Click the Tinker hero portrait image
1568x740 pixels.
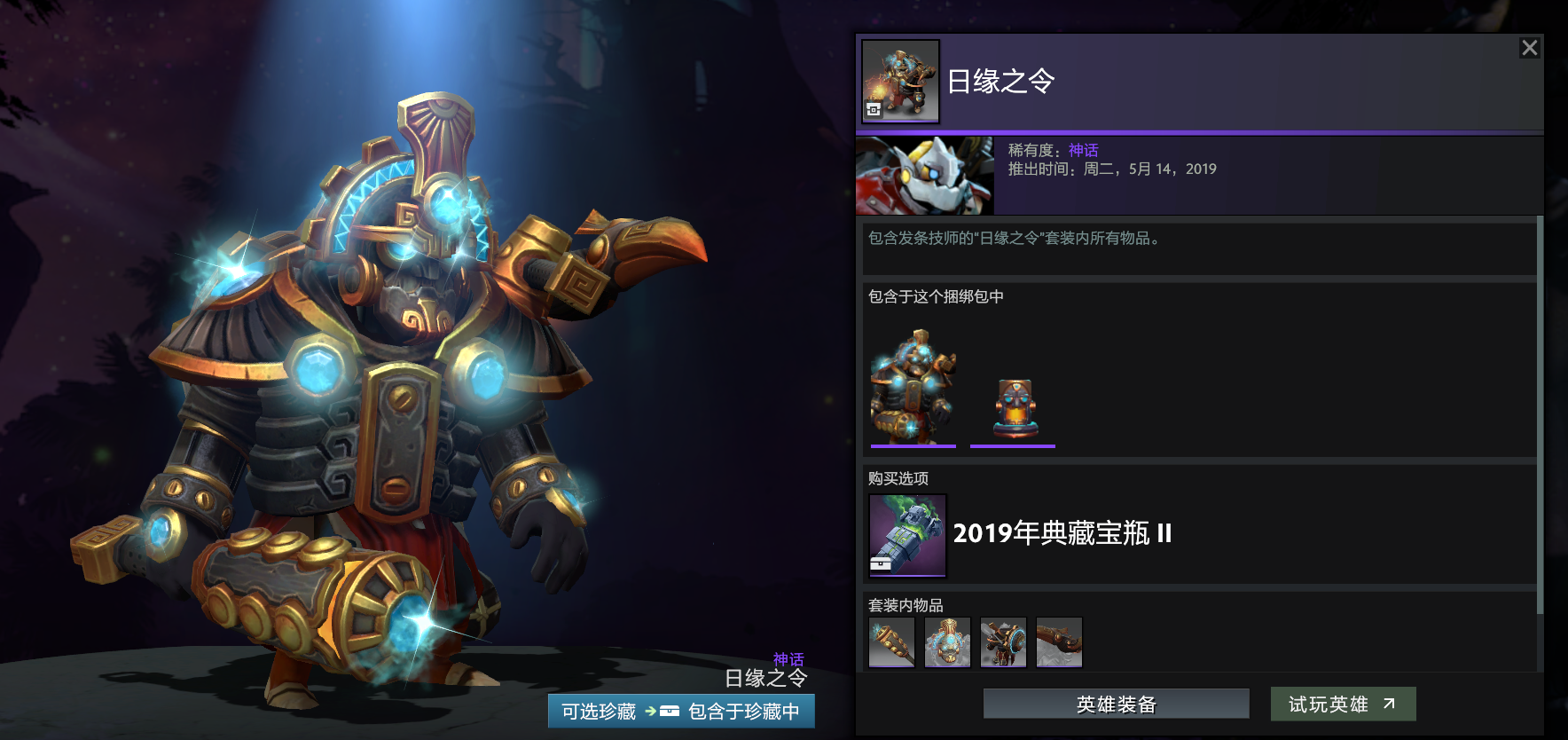click(925, 176)
